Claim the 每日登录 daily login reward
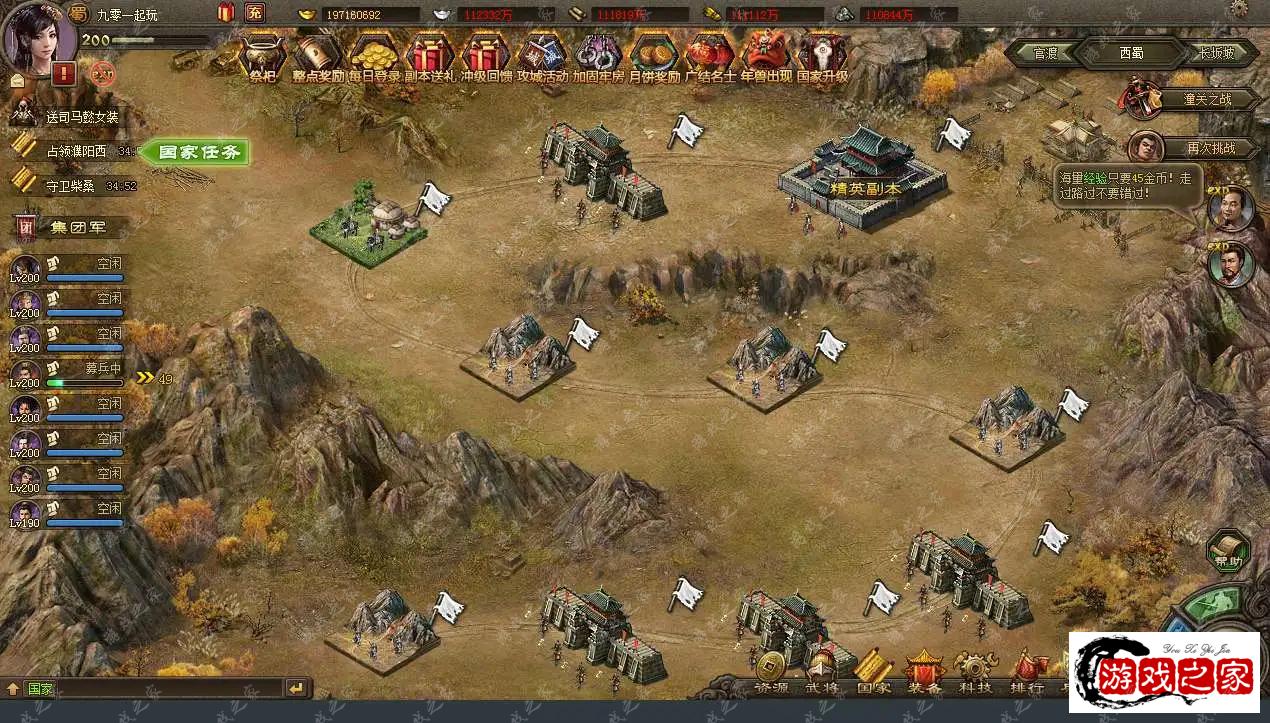1270x723 pixels. 374,55
